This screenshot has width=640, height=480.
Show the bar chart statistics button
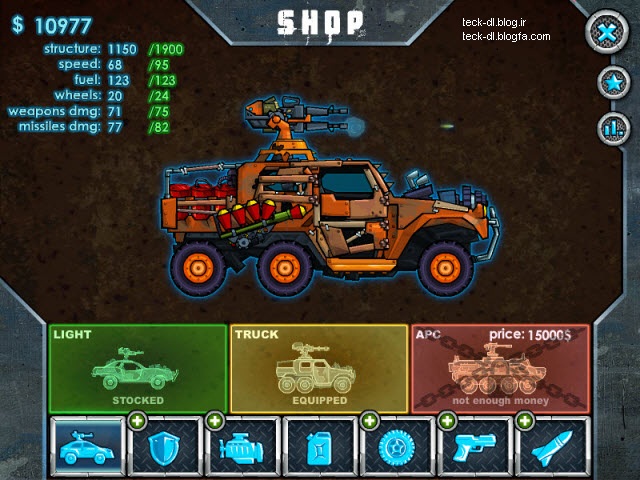610,128
